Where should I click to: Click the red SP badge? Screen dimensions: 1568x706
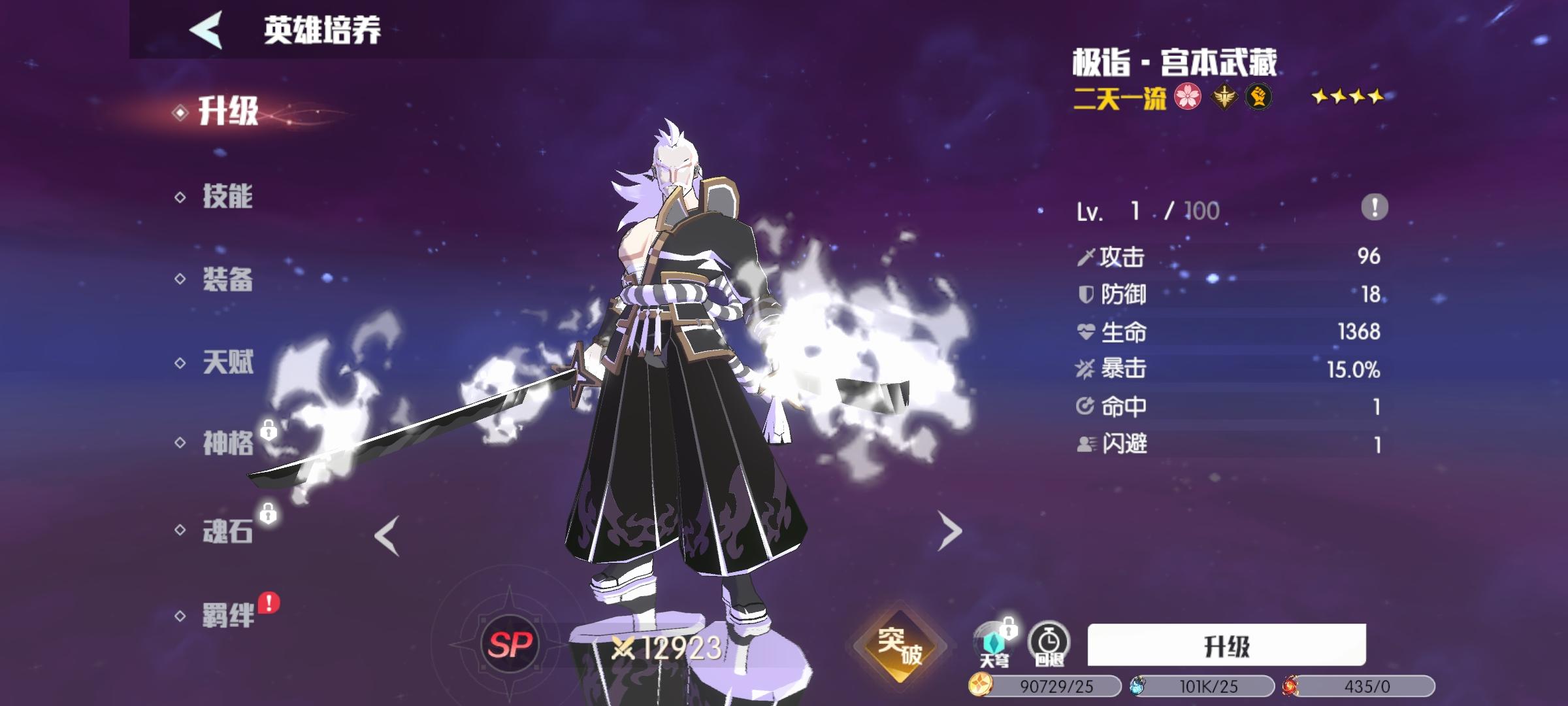tap(510, 646)
